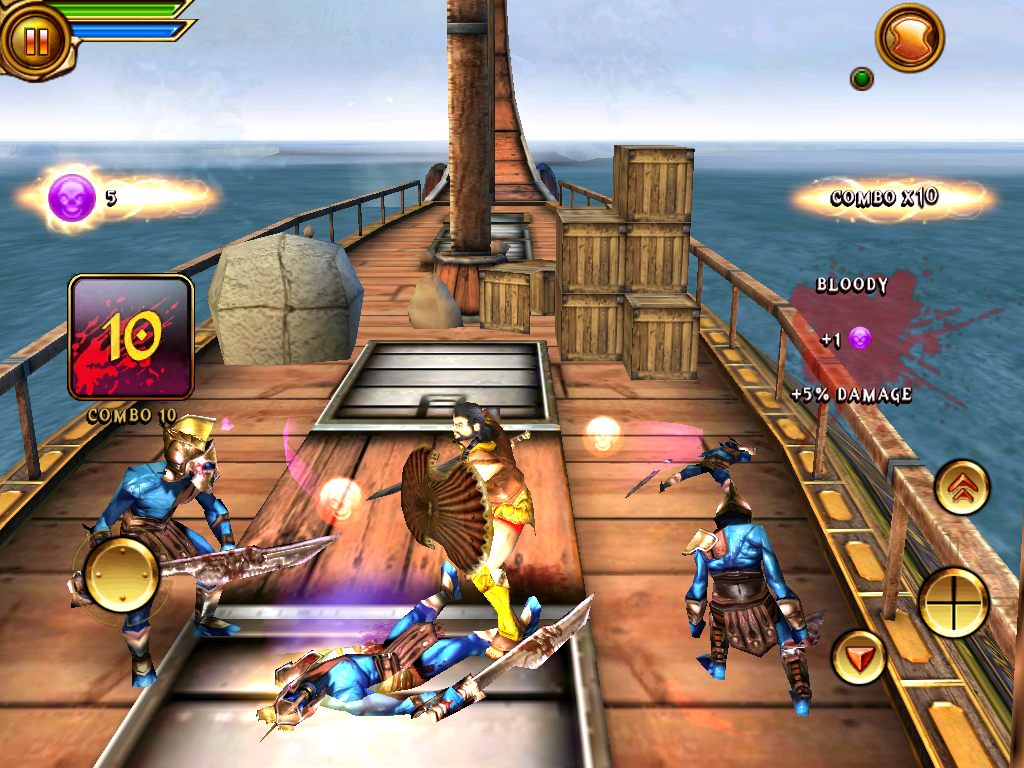Image resolution: width=1024 pixels, height=768 pixels.
Task: Tap the orange shield button
Action: pyautogui.click(x=910, y=38)
